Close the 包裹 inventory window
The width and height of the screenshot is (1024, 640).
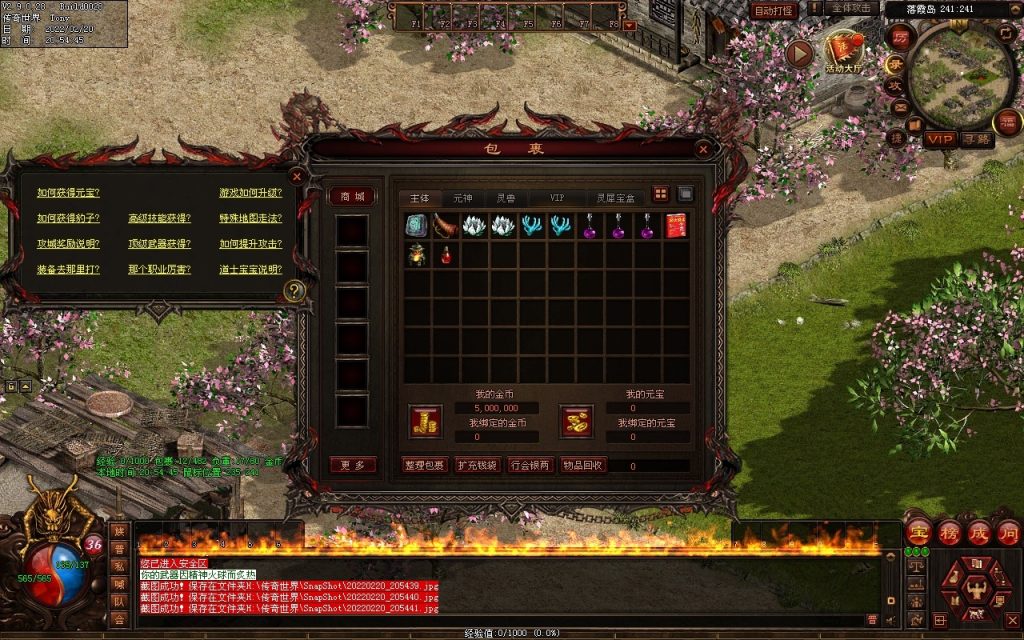point(704,149)
